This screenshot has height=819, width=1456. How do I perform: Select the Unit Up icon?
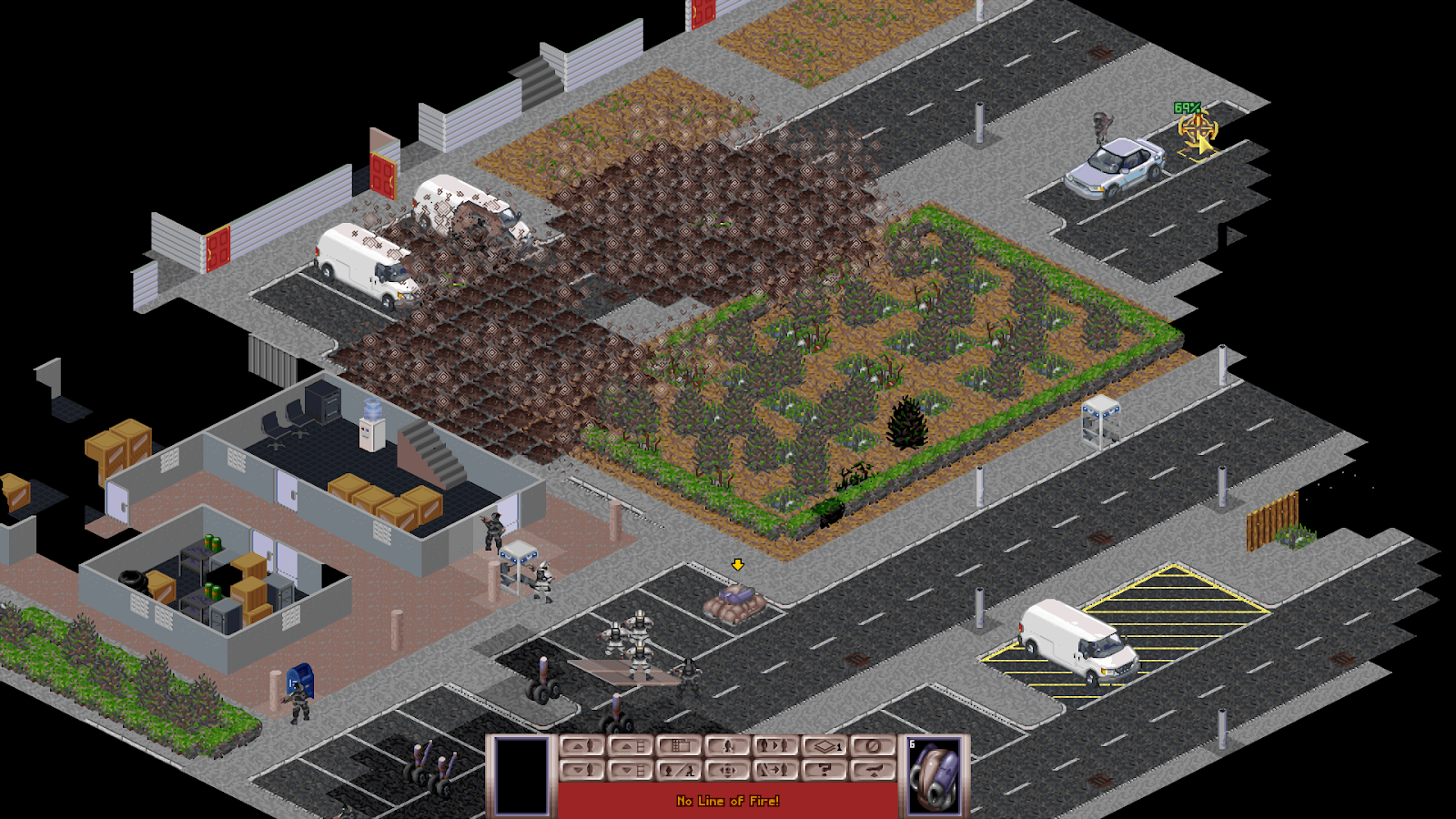coord(582,746)
